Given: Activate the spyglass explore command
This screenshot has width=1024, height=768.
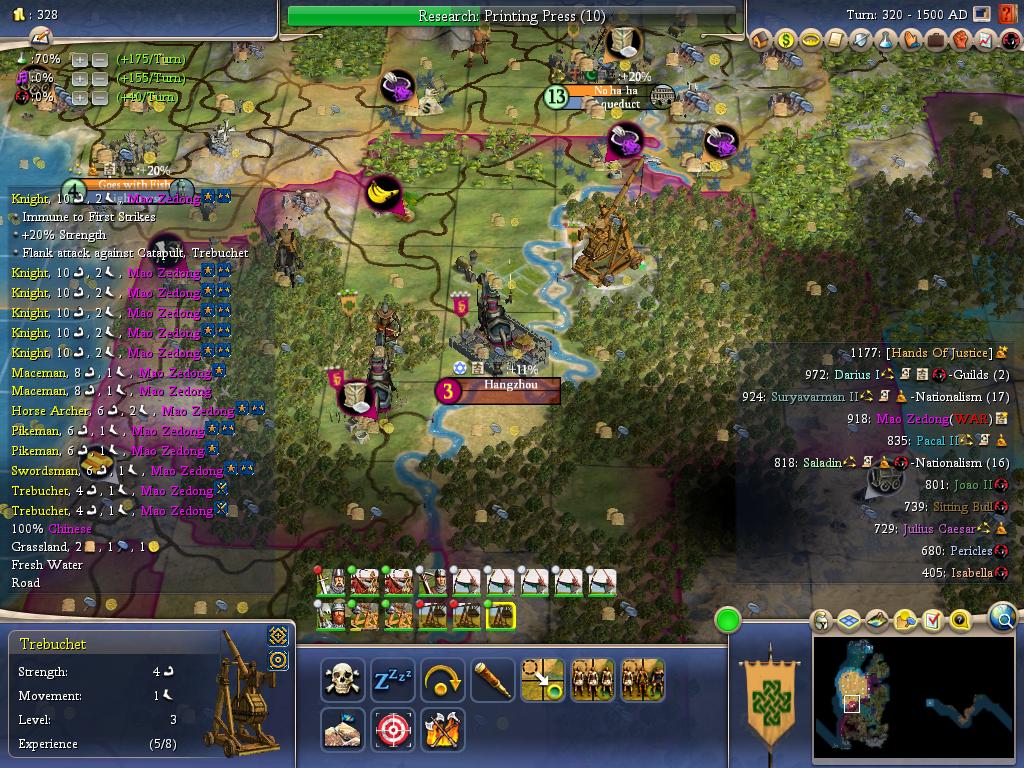Looking at the screenshot, I should click(x=493, y=680).
